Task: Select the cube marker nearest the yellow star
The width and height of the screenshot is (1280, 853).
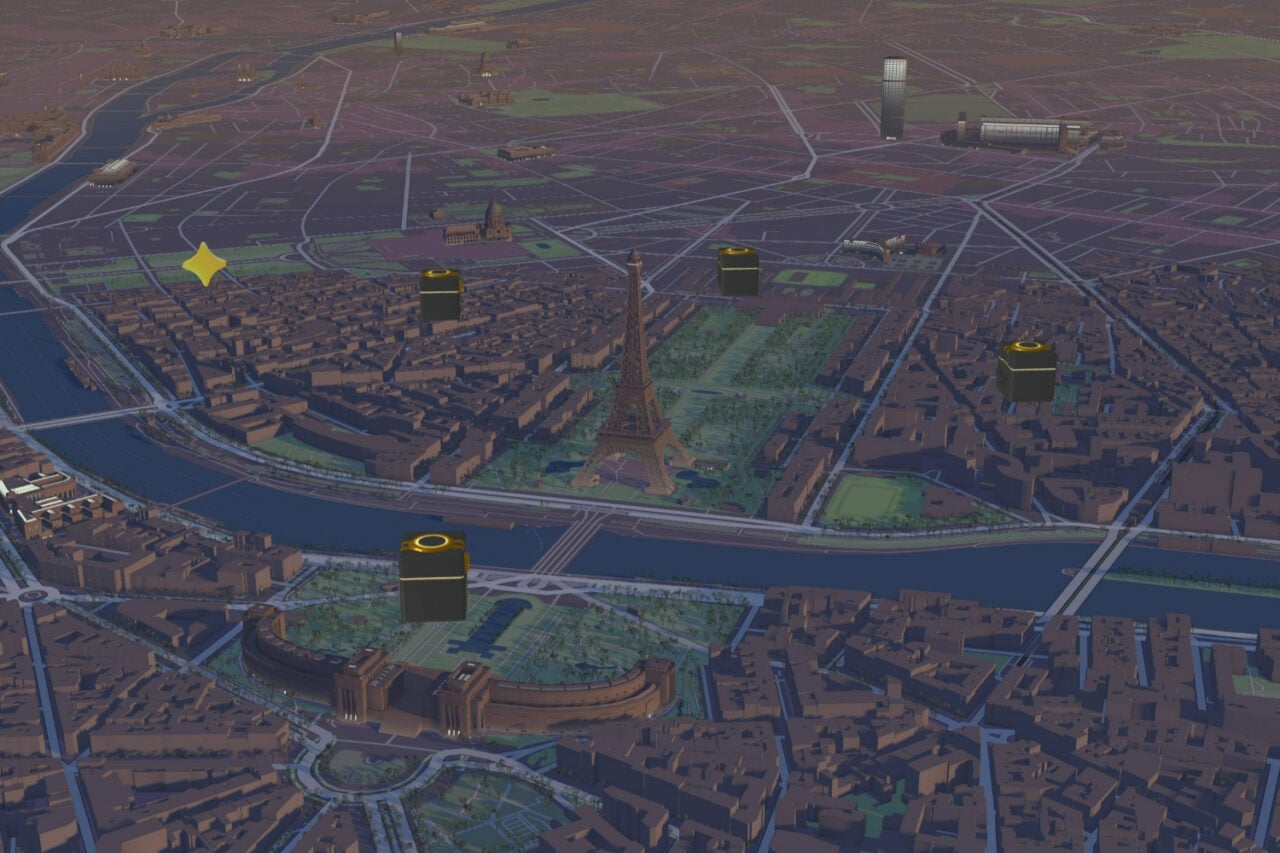Action: point(440,294)
